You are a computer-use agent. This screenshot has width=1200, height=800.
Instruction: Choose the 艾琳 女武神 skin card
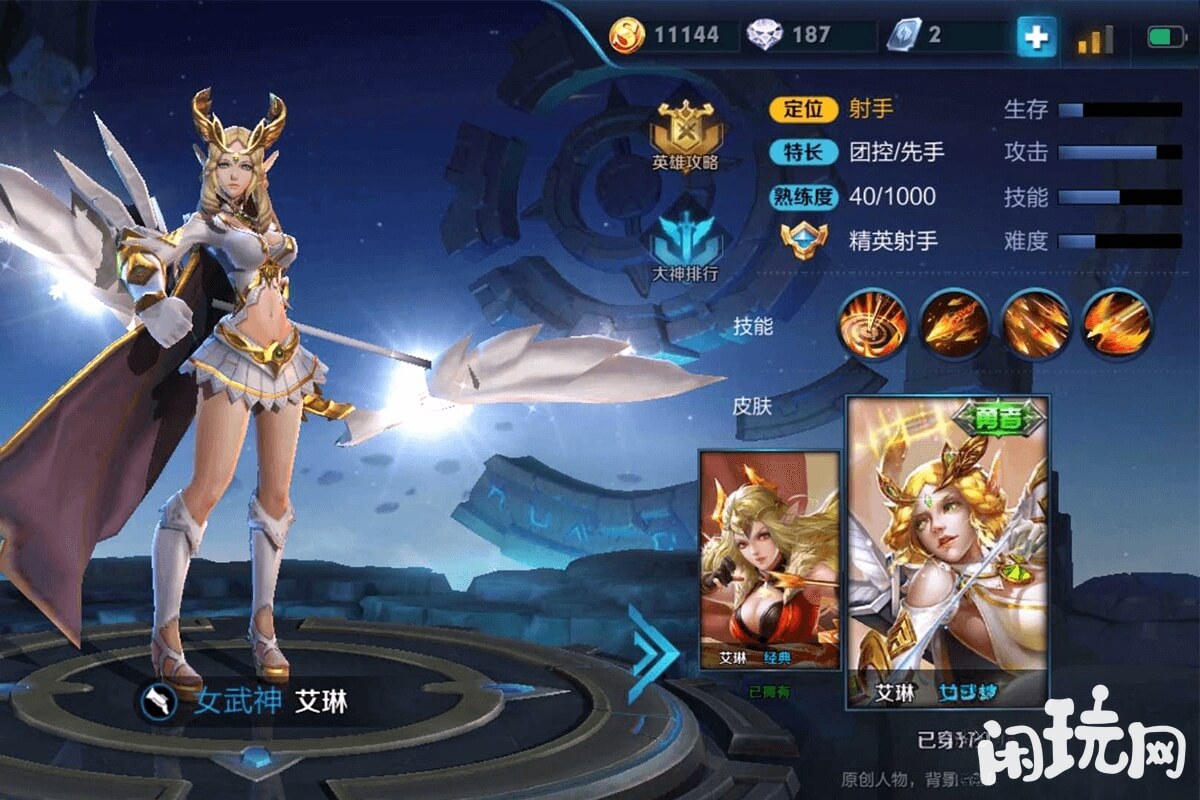coord(947,552)
